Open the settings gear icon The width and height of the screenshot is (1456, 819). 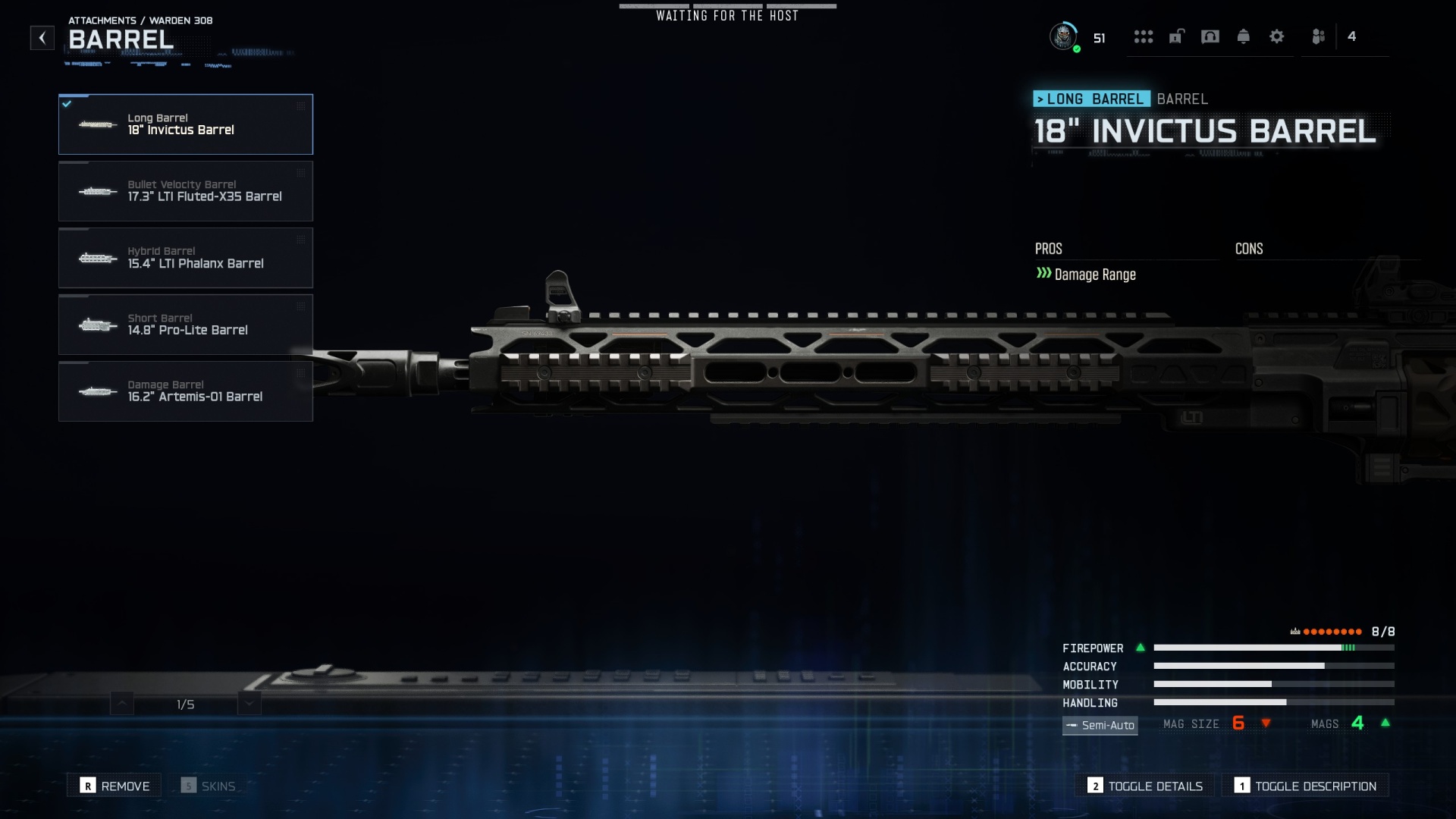tap(1278, 36)
